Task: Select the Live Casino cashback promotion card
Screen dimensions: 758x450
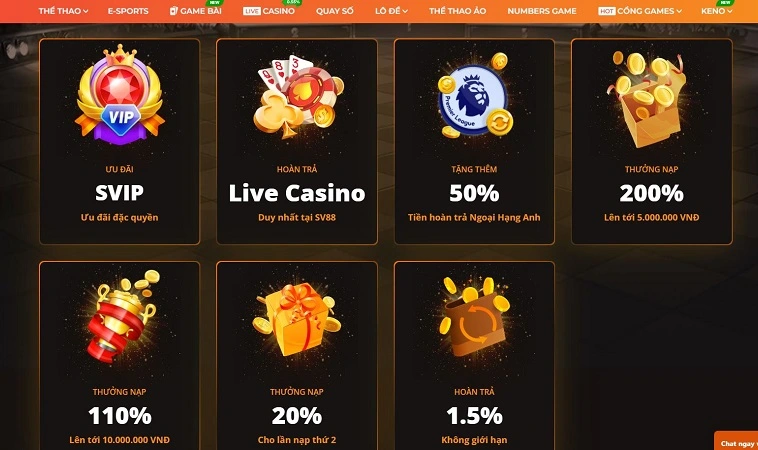Action: pyautogui.click(x=297, y=141)
